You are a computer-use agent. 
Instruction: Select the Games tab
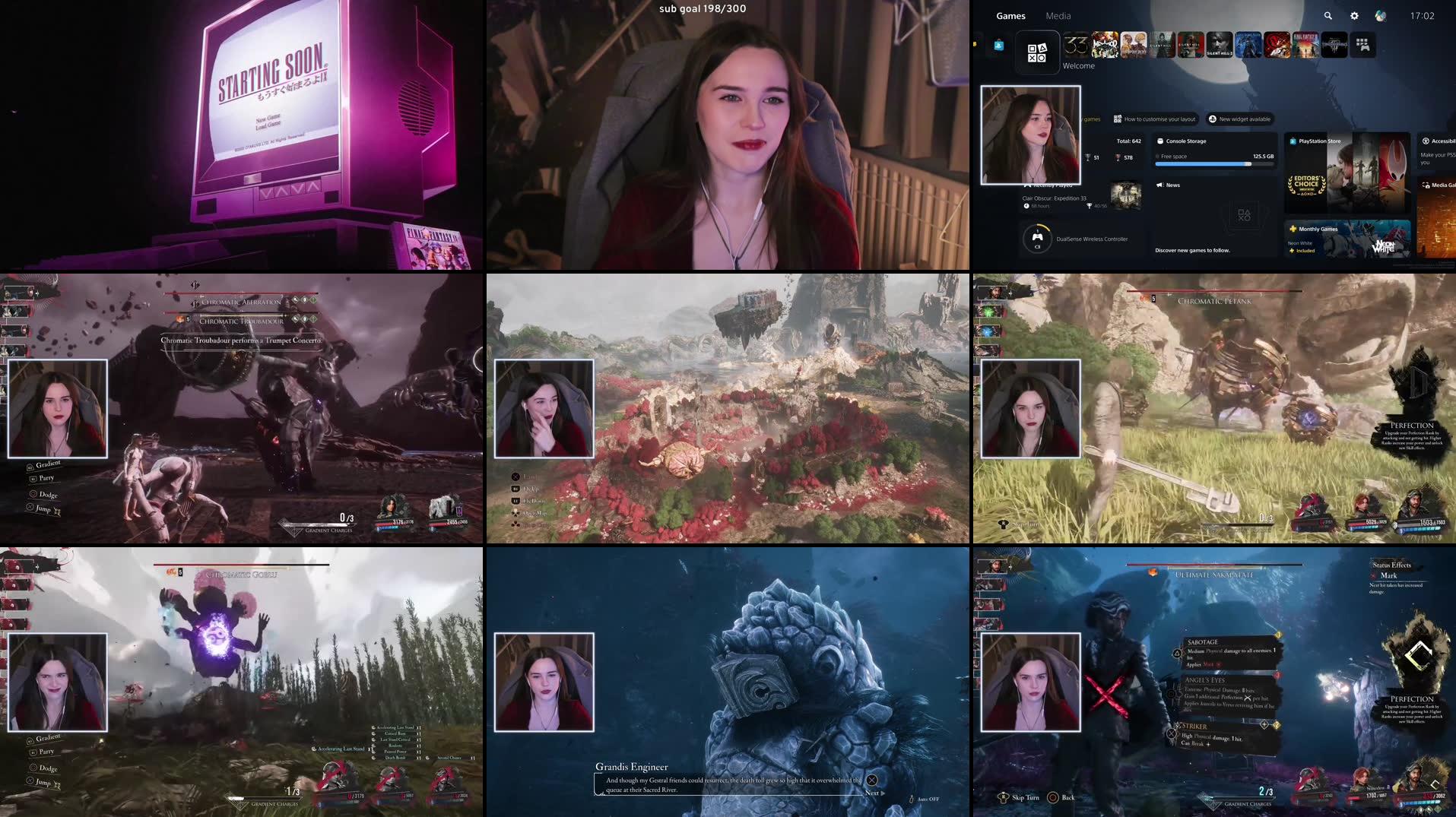1011,16
